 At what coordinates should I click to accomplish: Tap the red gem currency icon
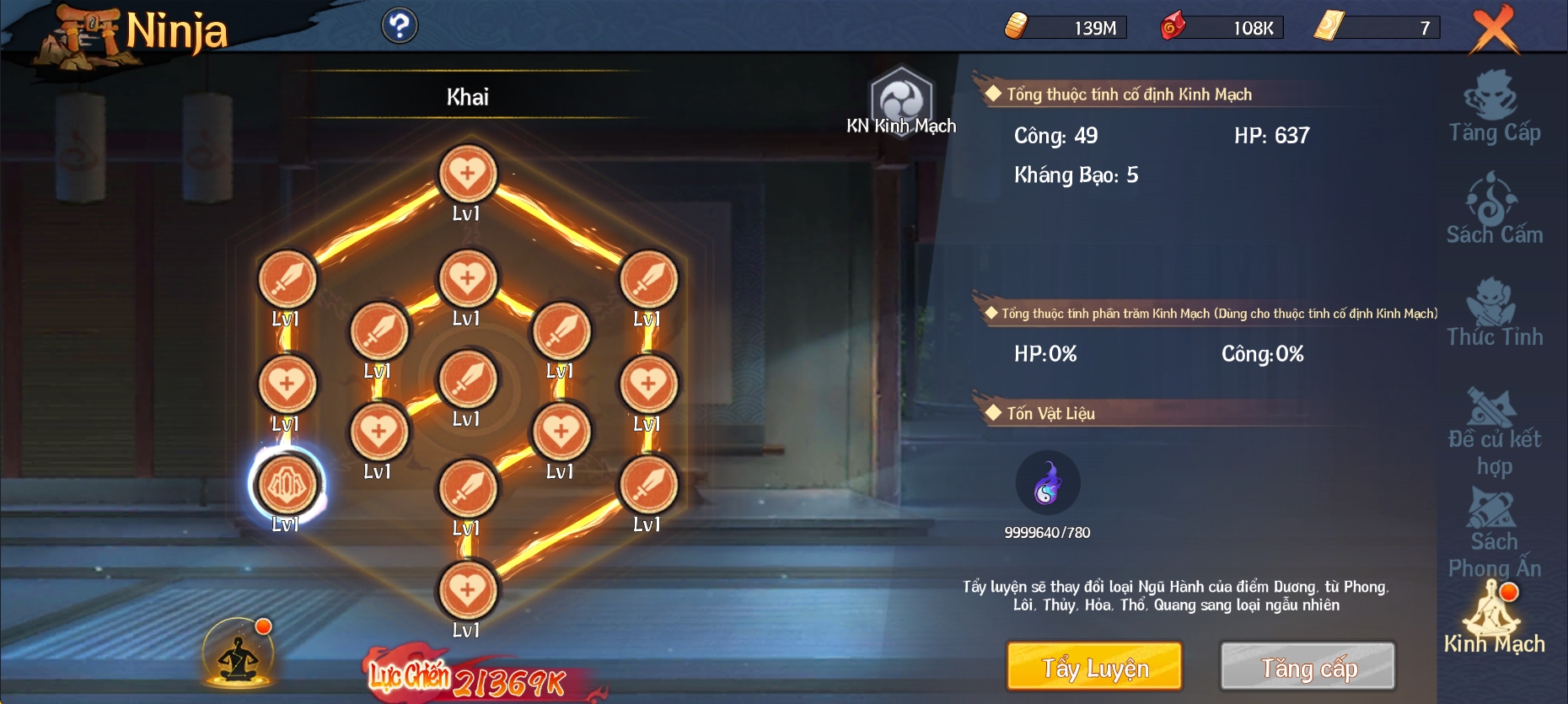(x=1173, y=26)
